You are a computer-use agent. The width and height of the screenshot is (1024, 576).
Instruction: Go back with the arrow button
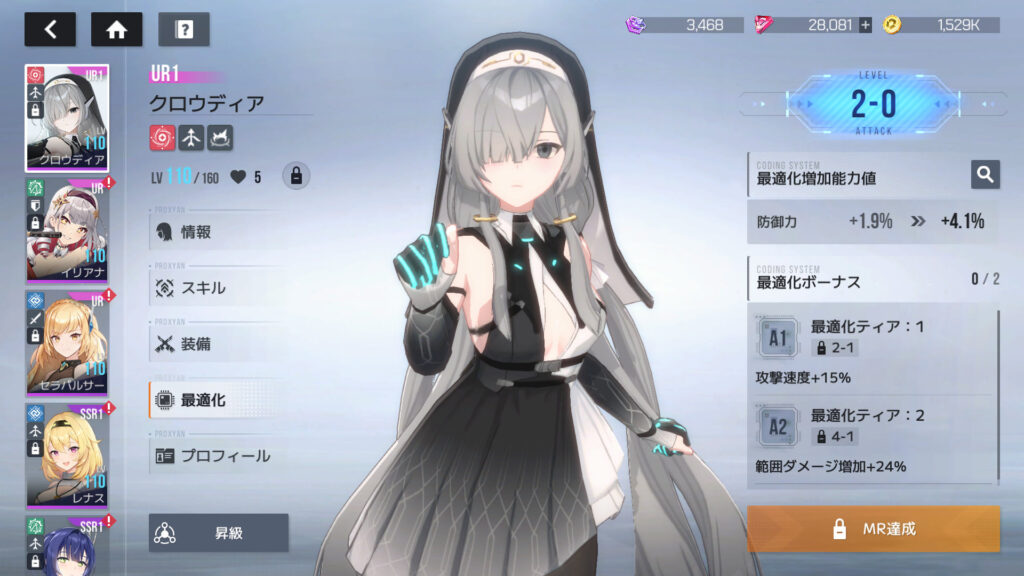point(50,29)
